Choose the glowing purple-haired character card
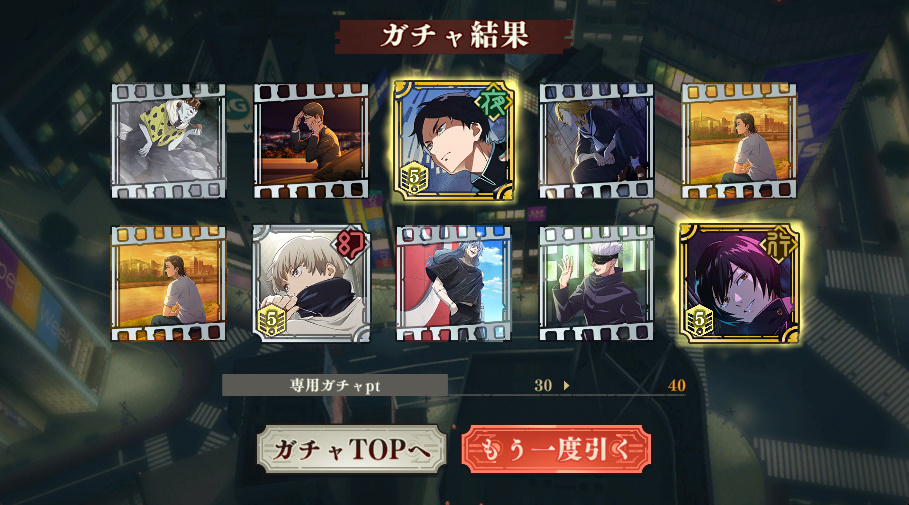 tap(739, 284)
